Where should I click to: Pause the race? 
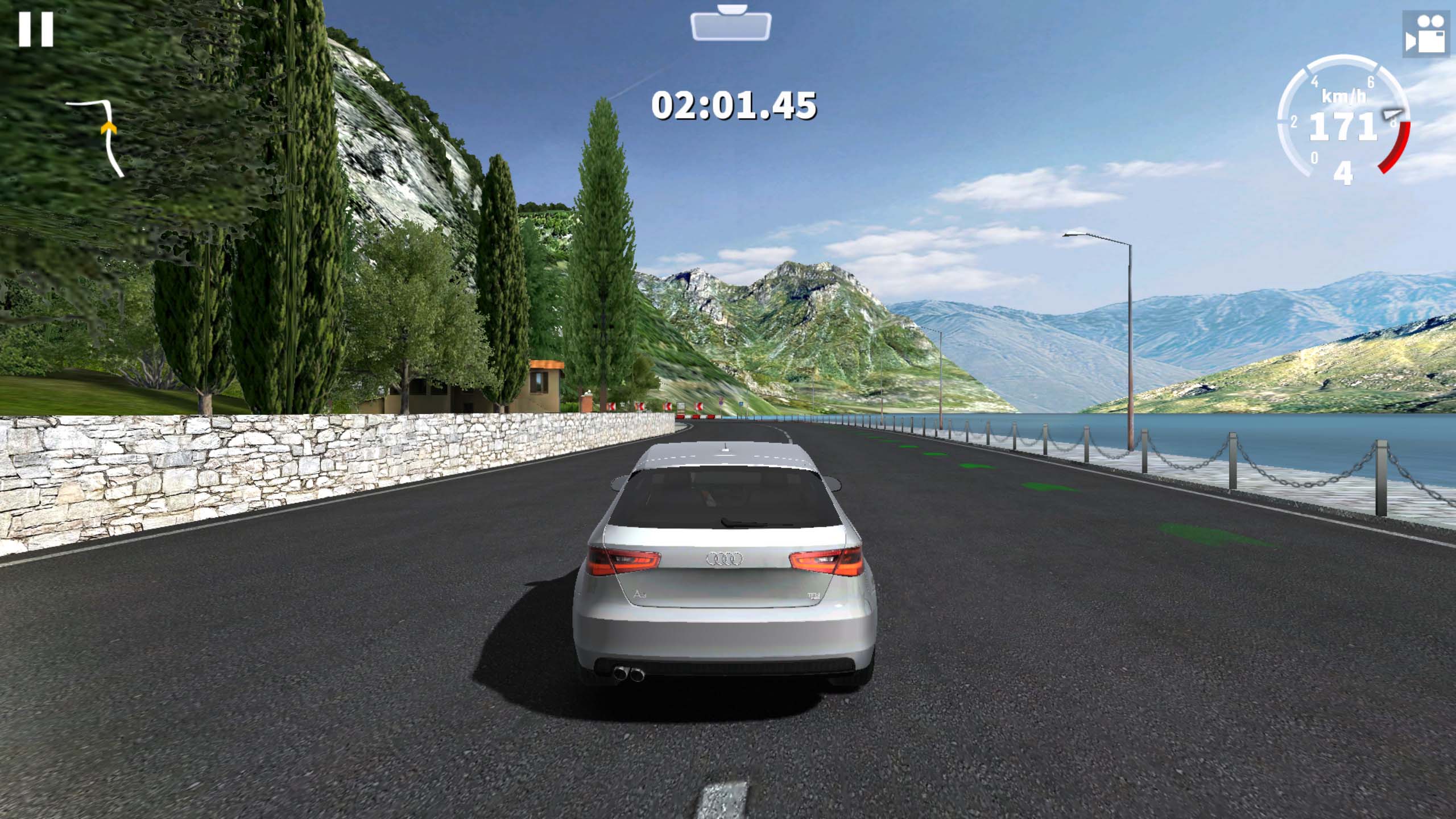click(x=36, y=30)
